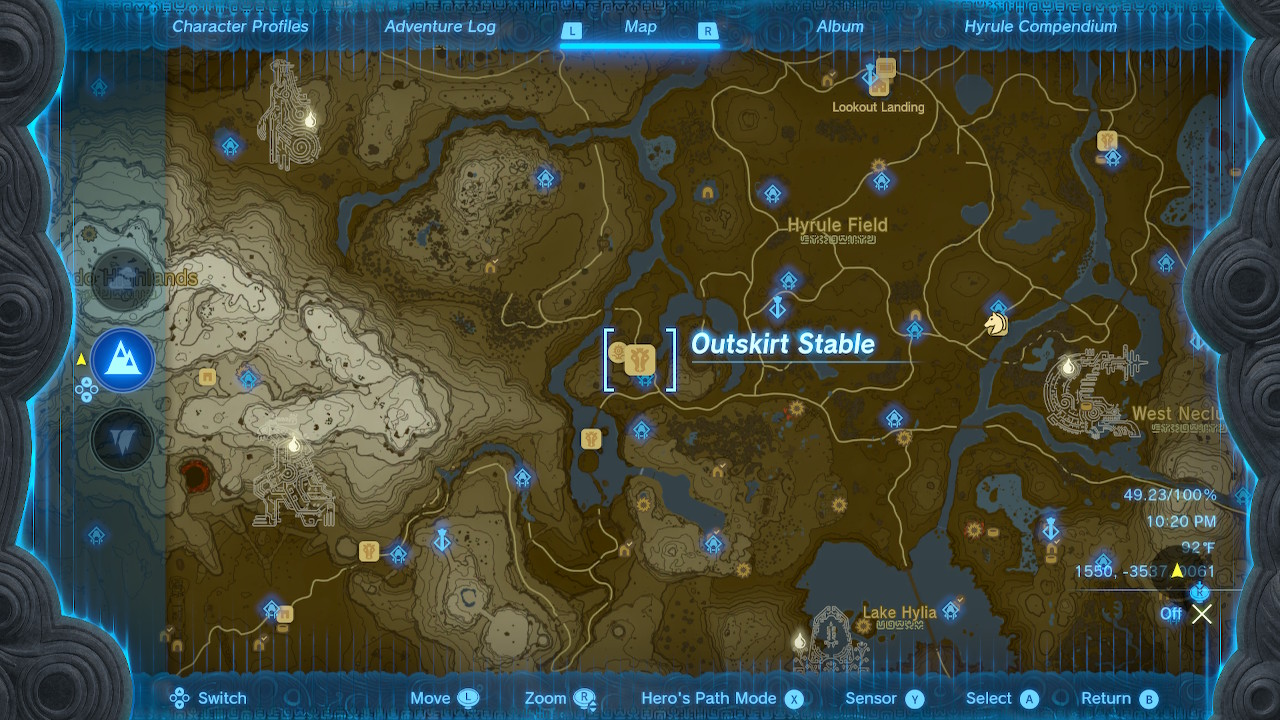This screenshot has width=1280, height=720.
Task: Switch to the Album tab
Action: [x=839, y=26]
